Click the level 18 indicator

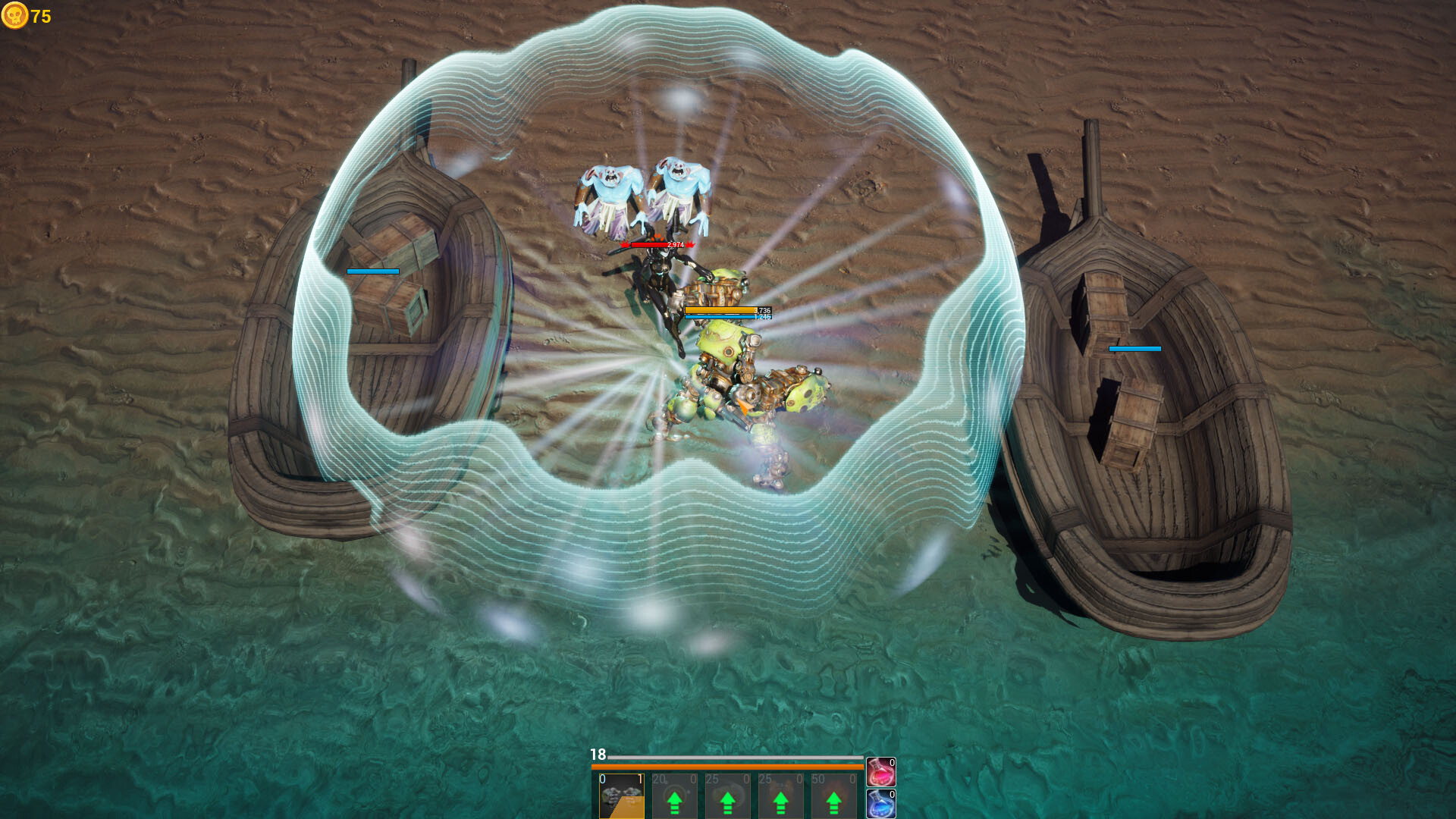(598, 755)
